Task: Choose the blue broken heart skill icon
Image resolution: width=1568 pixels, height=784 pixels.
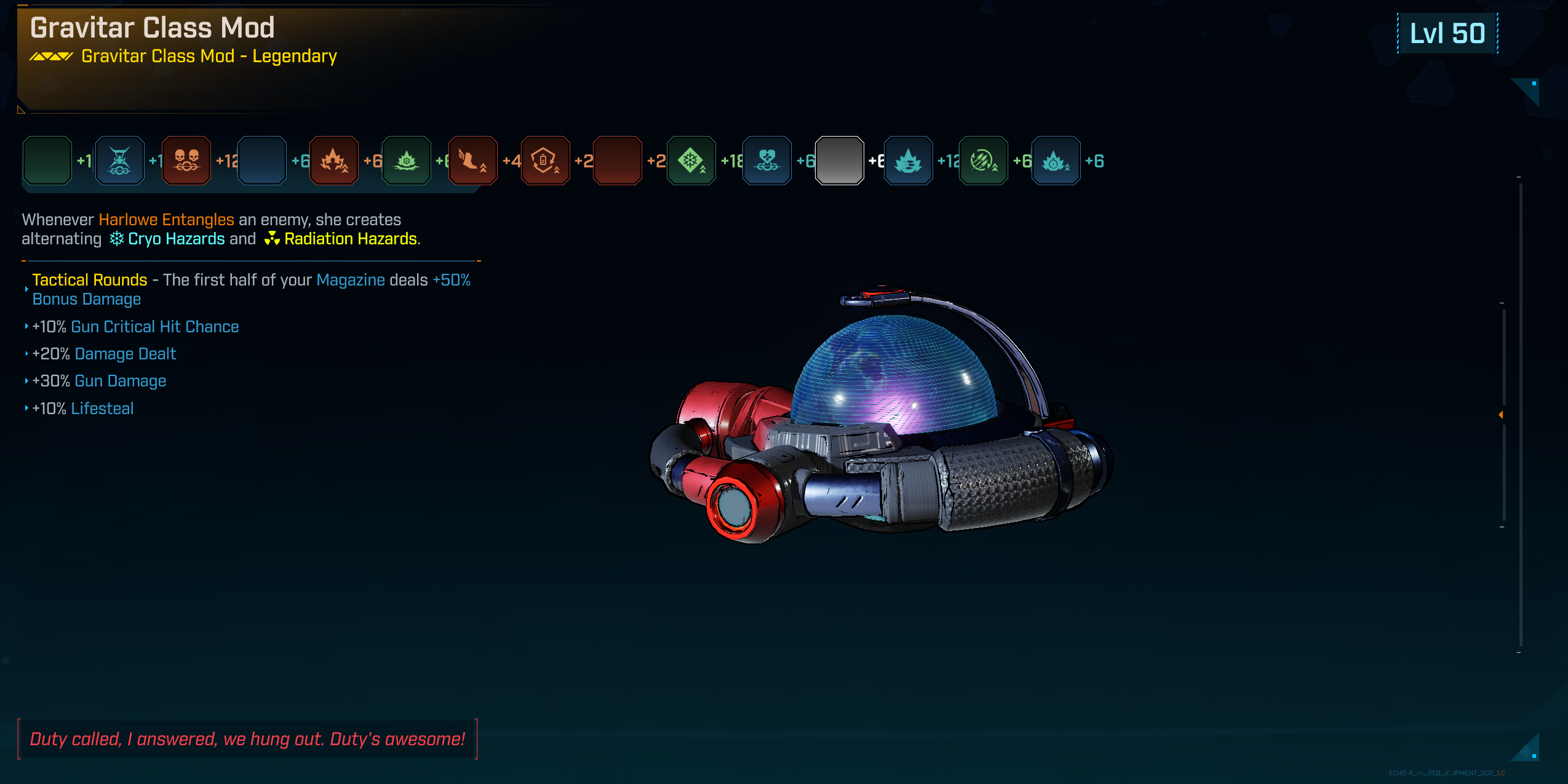Action: [x=767, y=161]
